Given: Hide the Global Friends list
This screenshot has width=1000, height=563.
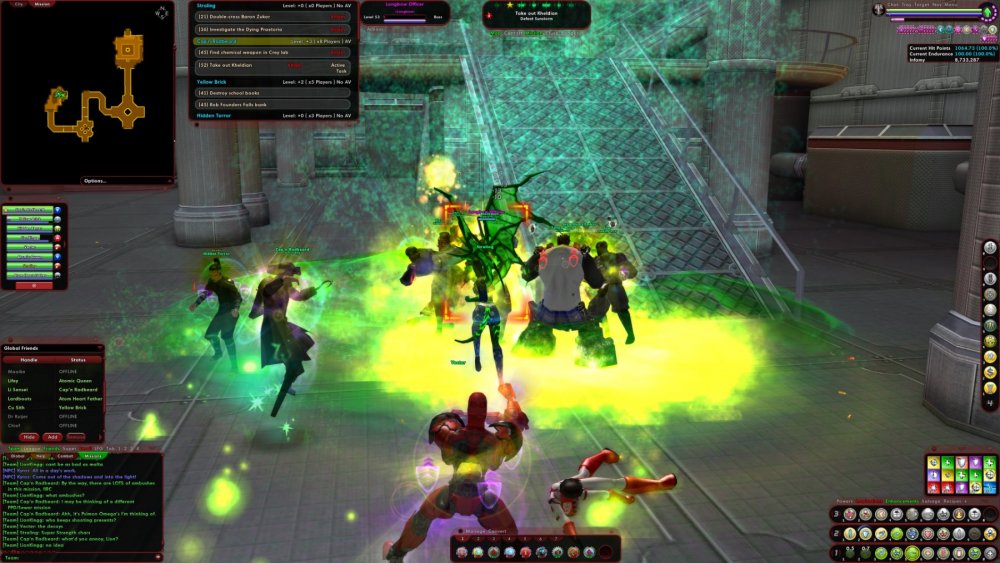Looking at the screenshot, I should [x=29, y=437].
